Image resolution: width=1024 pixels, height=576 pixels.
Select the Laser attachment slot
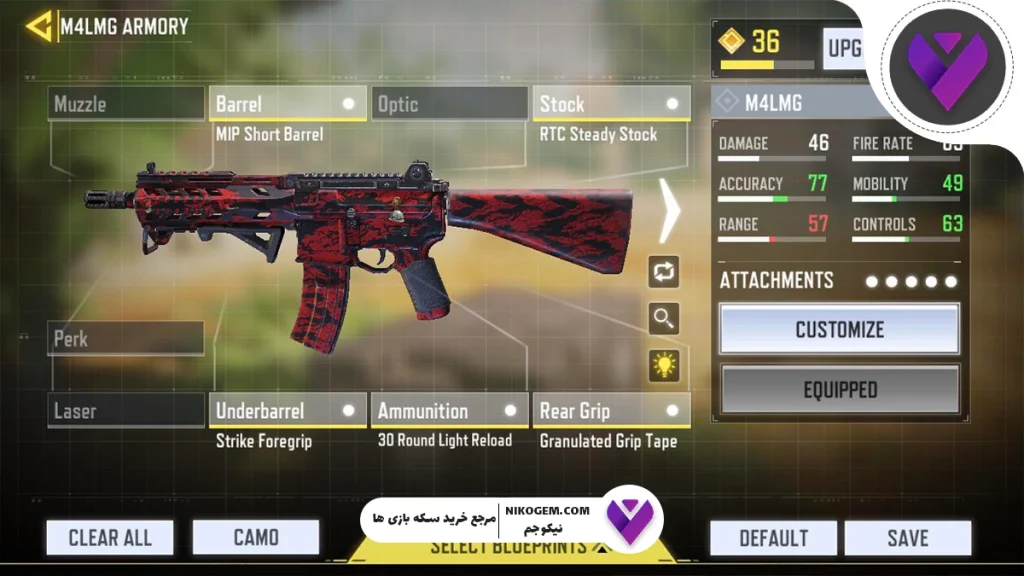pos(126,410)
